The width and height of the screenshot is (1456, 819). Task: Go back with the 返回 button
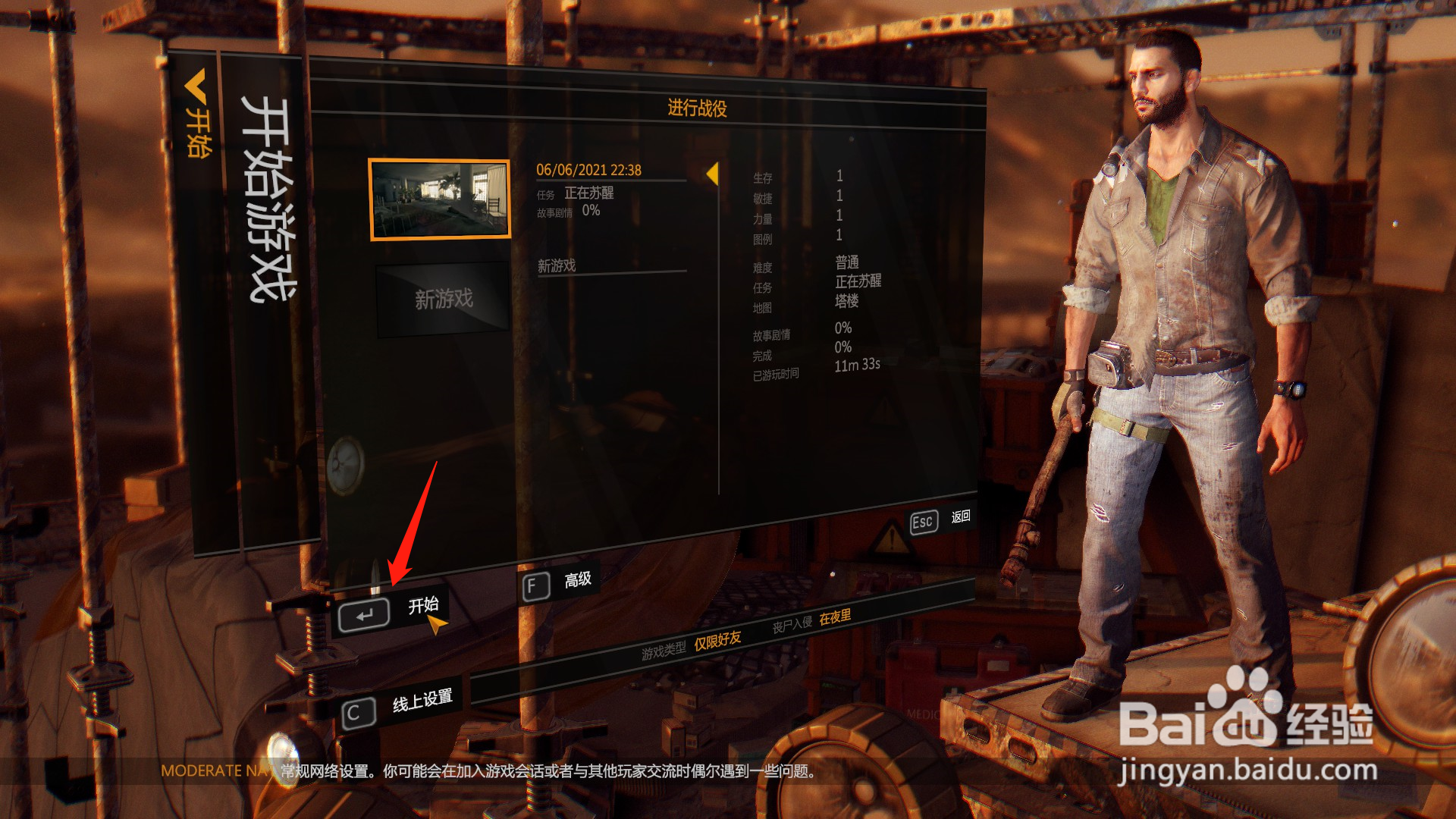pyautogui.click(x=940, y=519)
